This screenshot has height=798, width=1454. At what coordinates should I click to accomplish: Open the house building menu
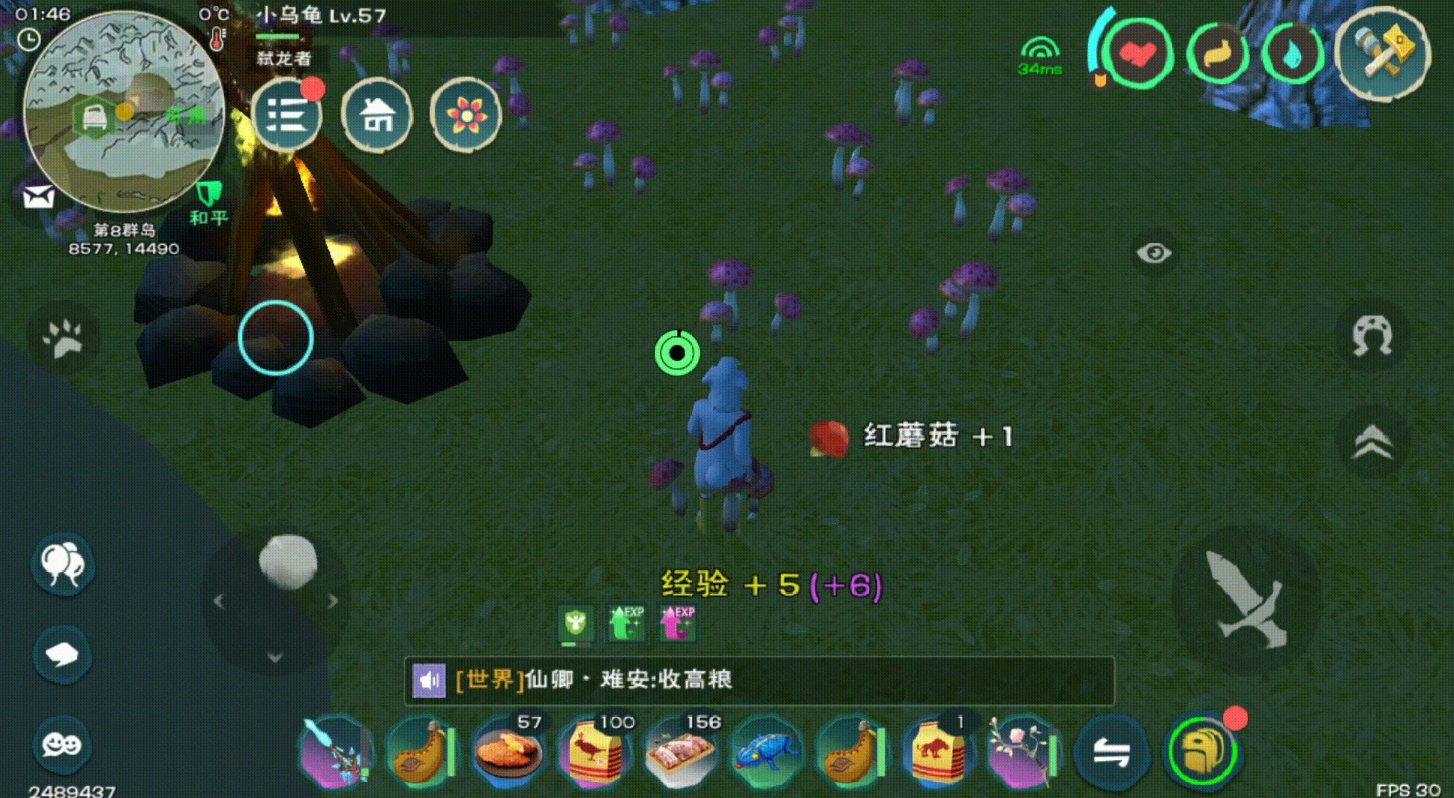tap(378, 115)
